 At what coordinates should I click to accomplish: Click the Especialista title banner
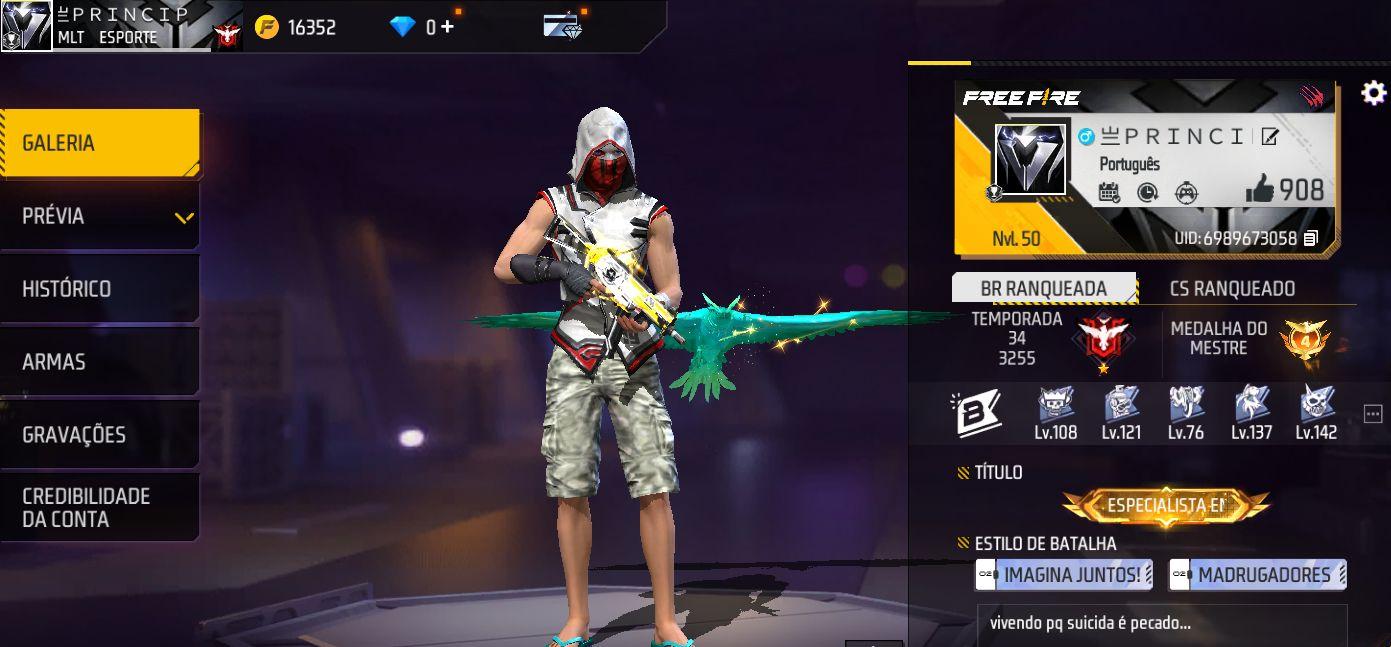pos(1165,506)
